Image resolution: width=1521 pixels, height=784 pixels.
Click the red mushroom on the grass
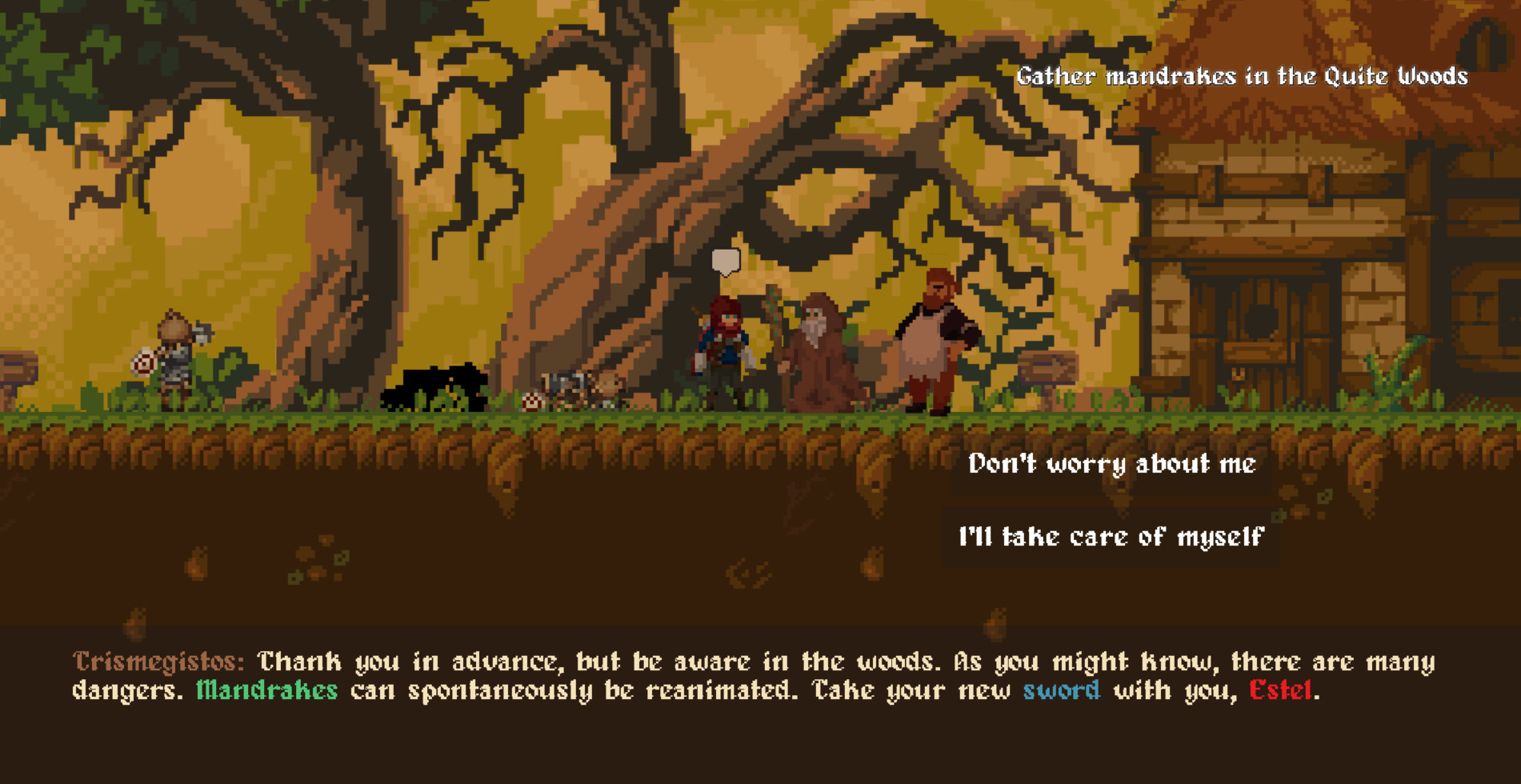pos(530,400)
